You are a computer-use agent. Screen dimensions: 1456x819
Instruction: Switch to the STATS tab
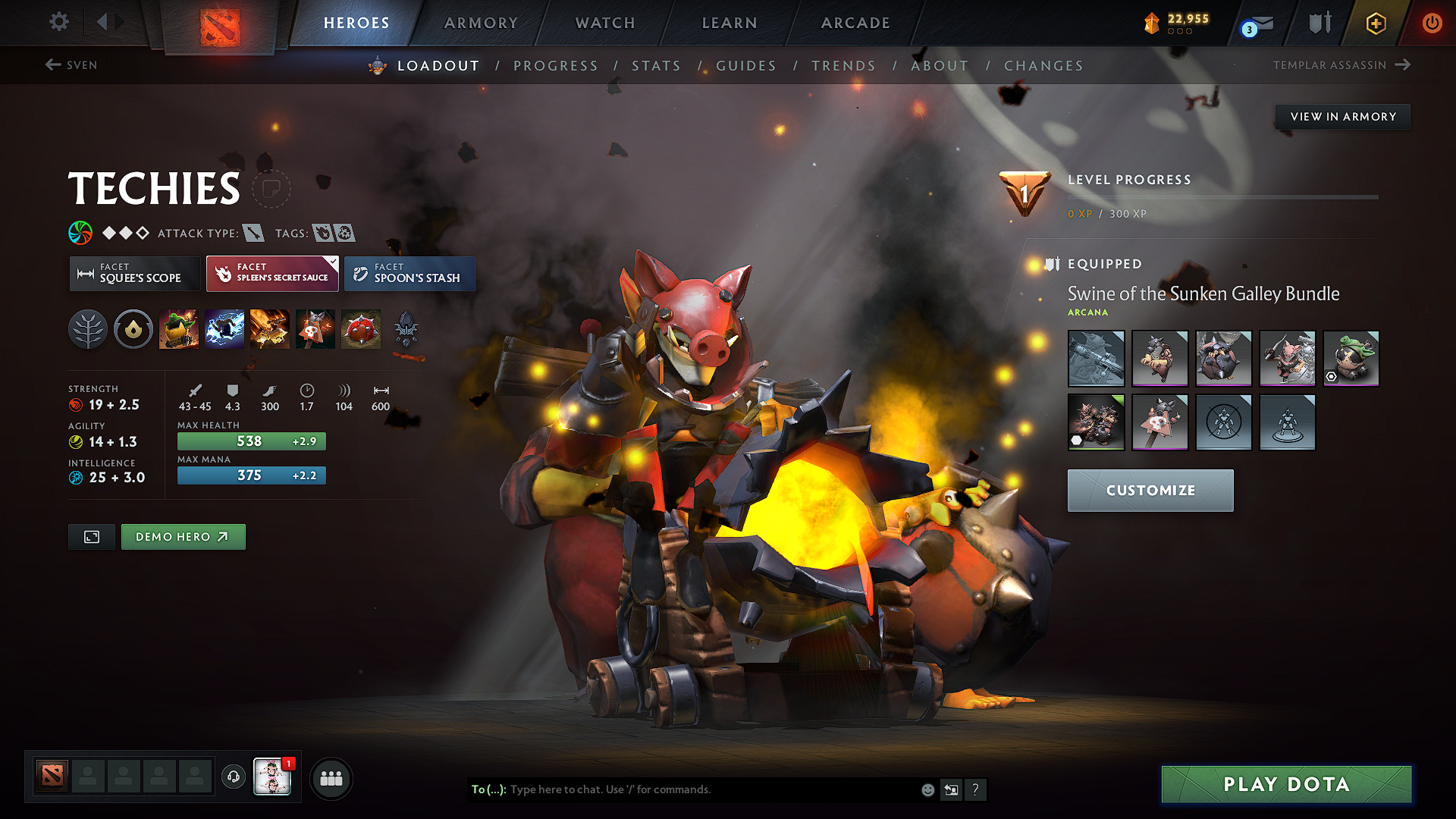coord(657,66)
